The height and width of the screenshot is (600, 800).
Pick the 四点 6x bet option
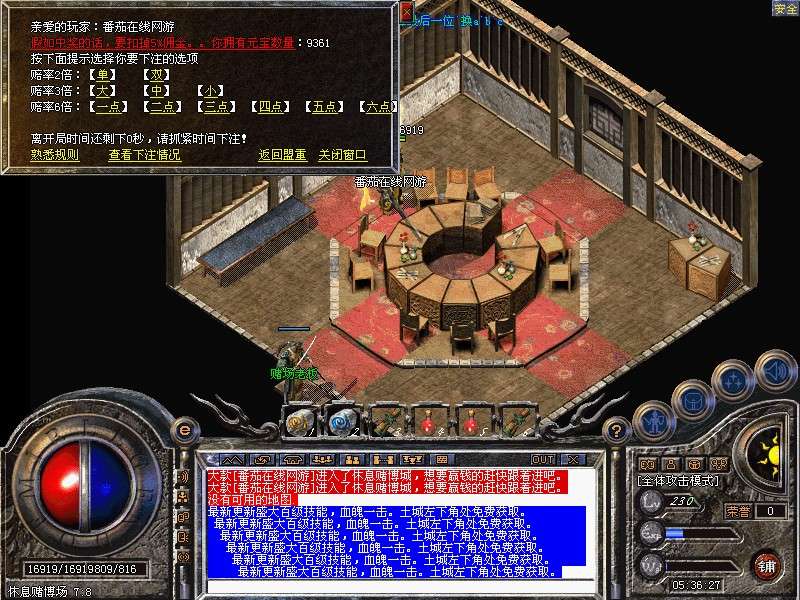pos(269,107)
